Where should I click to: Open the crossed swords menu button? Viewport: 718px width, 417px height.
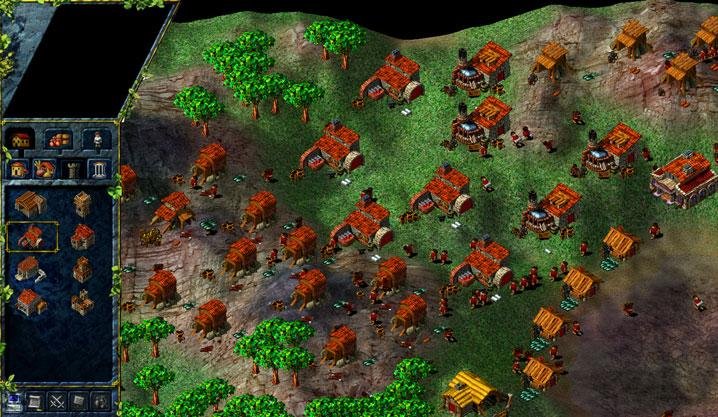(x=55, y=401)
